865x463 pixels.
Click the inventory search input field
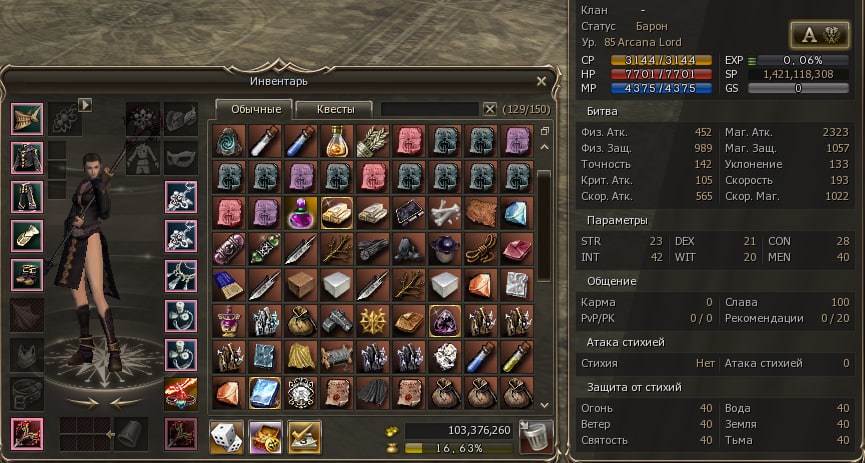coord(430,109)
